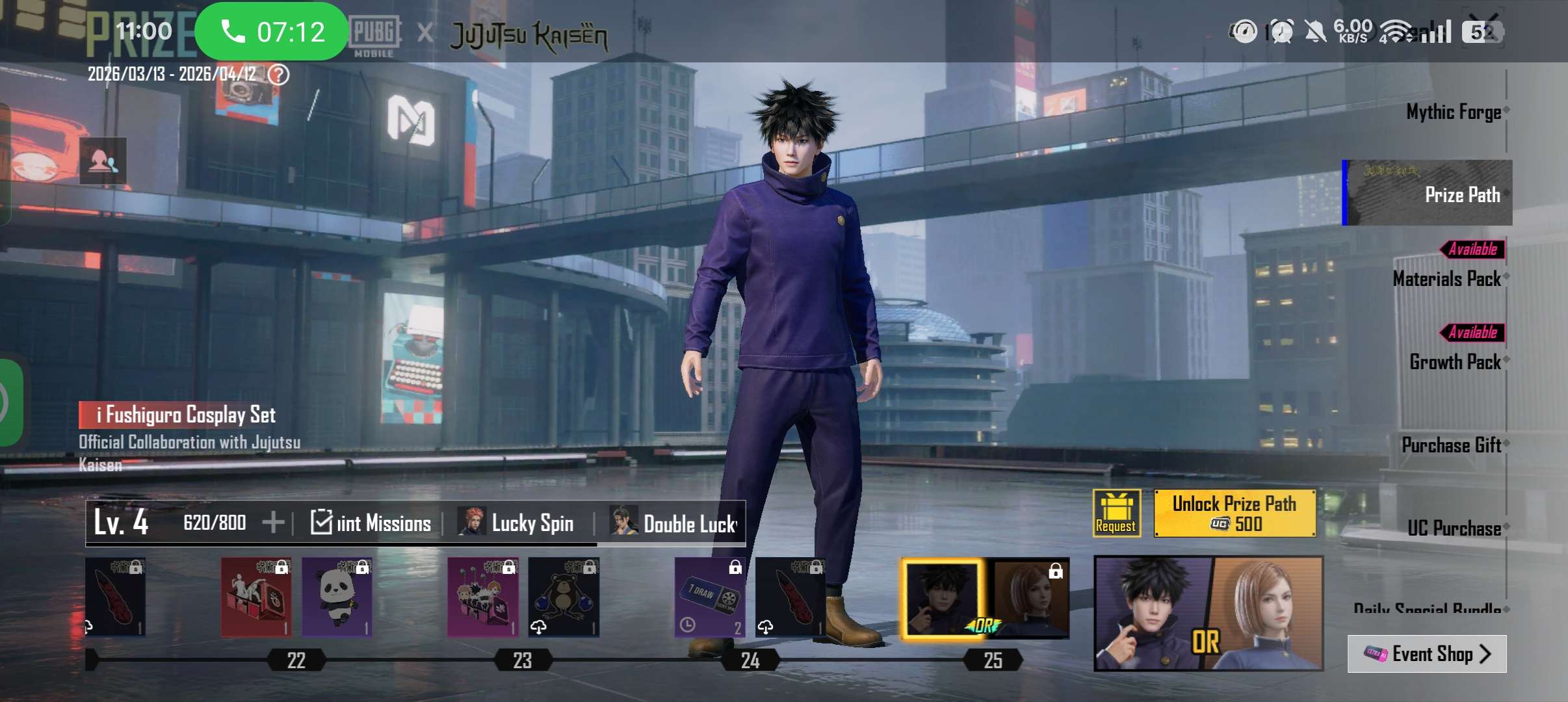Switch to the Lucky Spin tab

click(533, 523)
